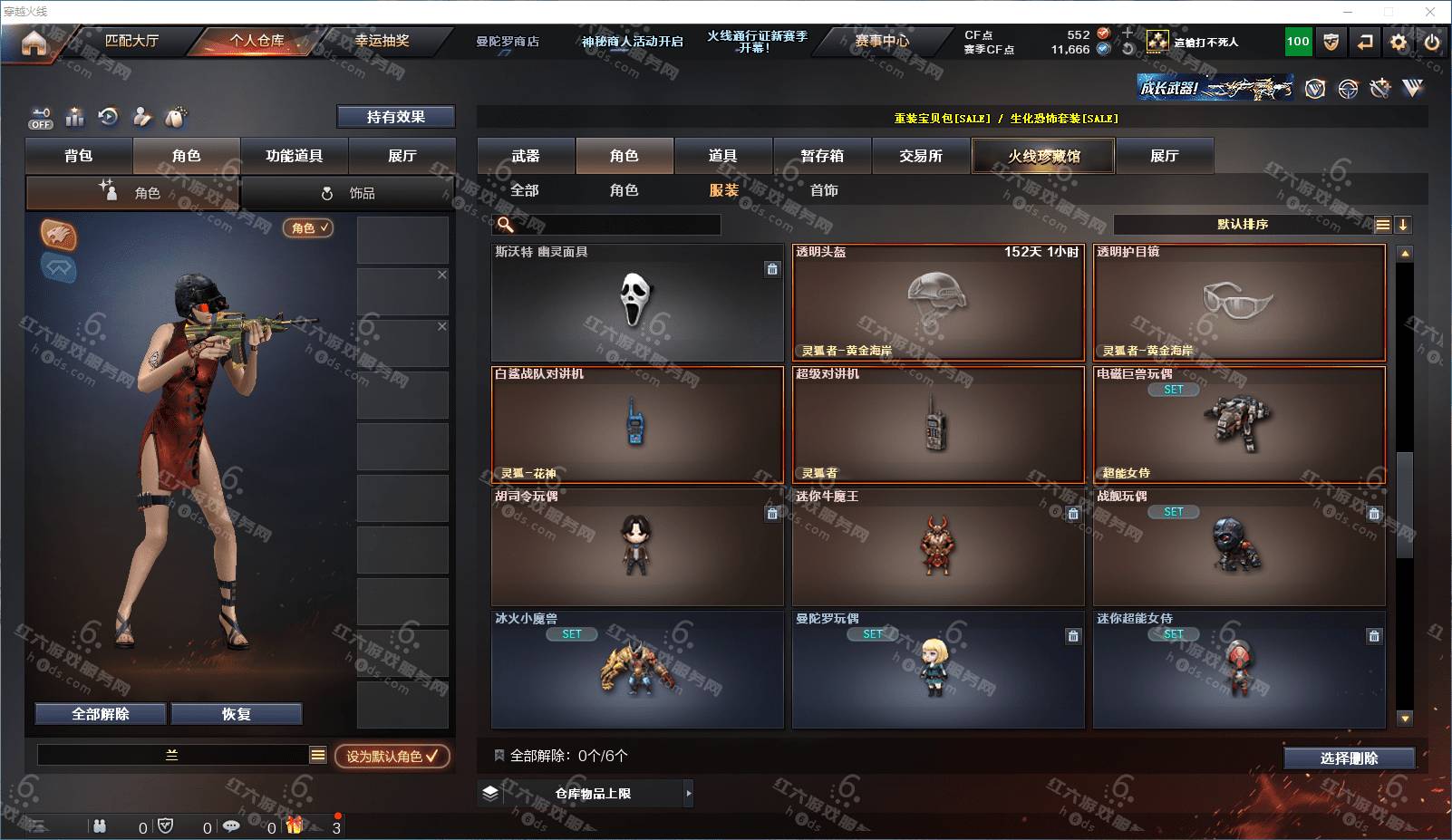Select the 斯沃特 幽灵面具 item
The width and height of the screenshot is (1452, 840).
pos(636,303)
